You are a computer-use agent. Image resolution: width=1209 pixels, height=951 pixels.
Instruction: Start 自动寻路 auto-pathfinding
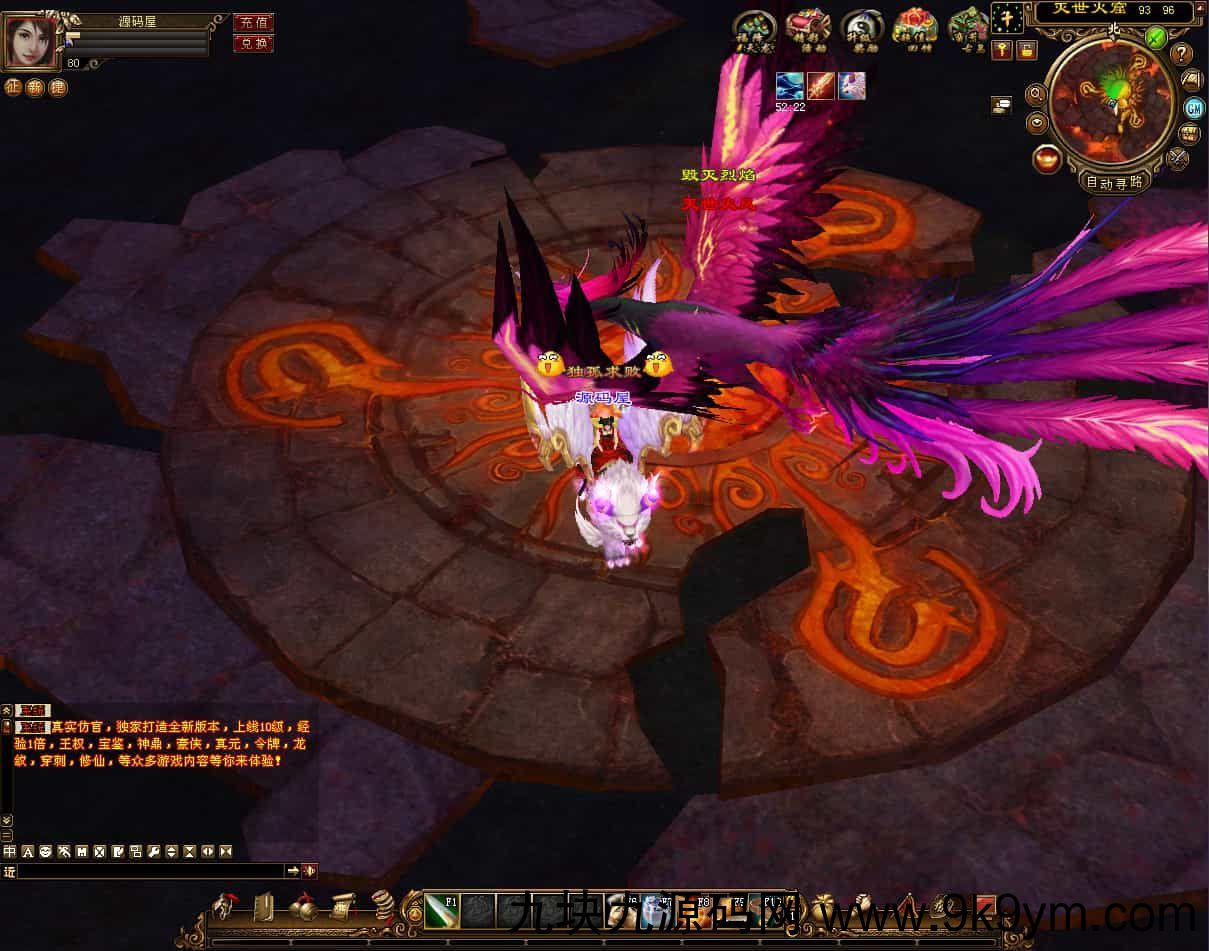pyautogui.click(x=1114, y=182)
